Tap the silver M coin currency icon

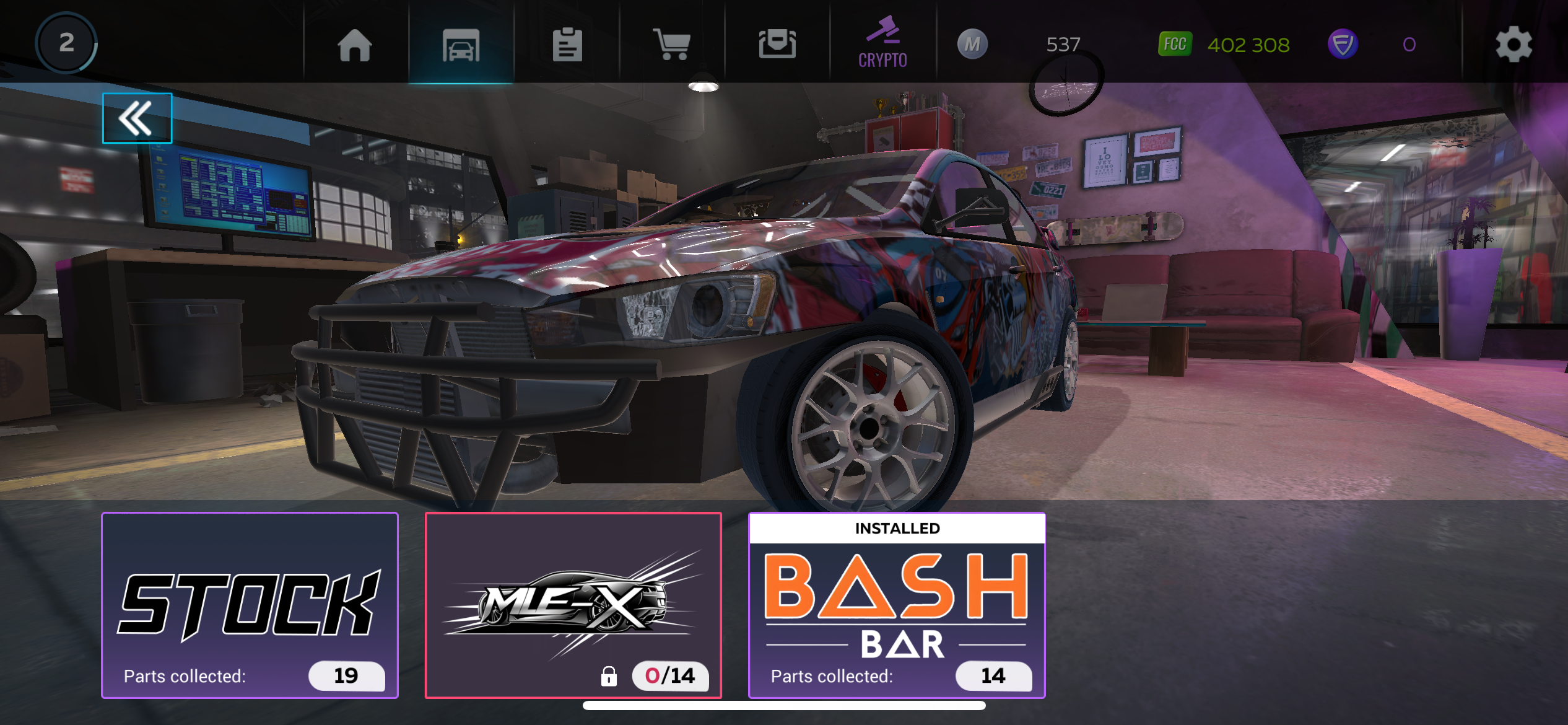pos(972,45)
